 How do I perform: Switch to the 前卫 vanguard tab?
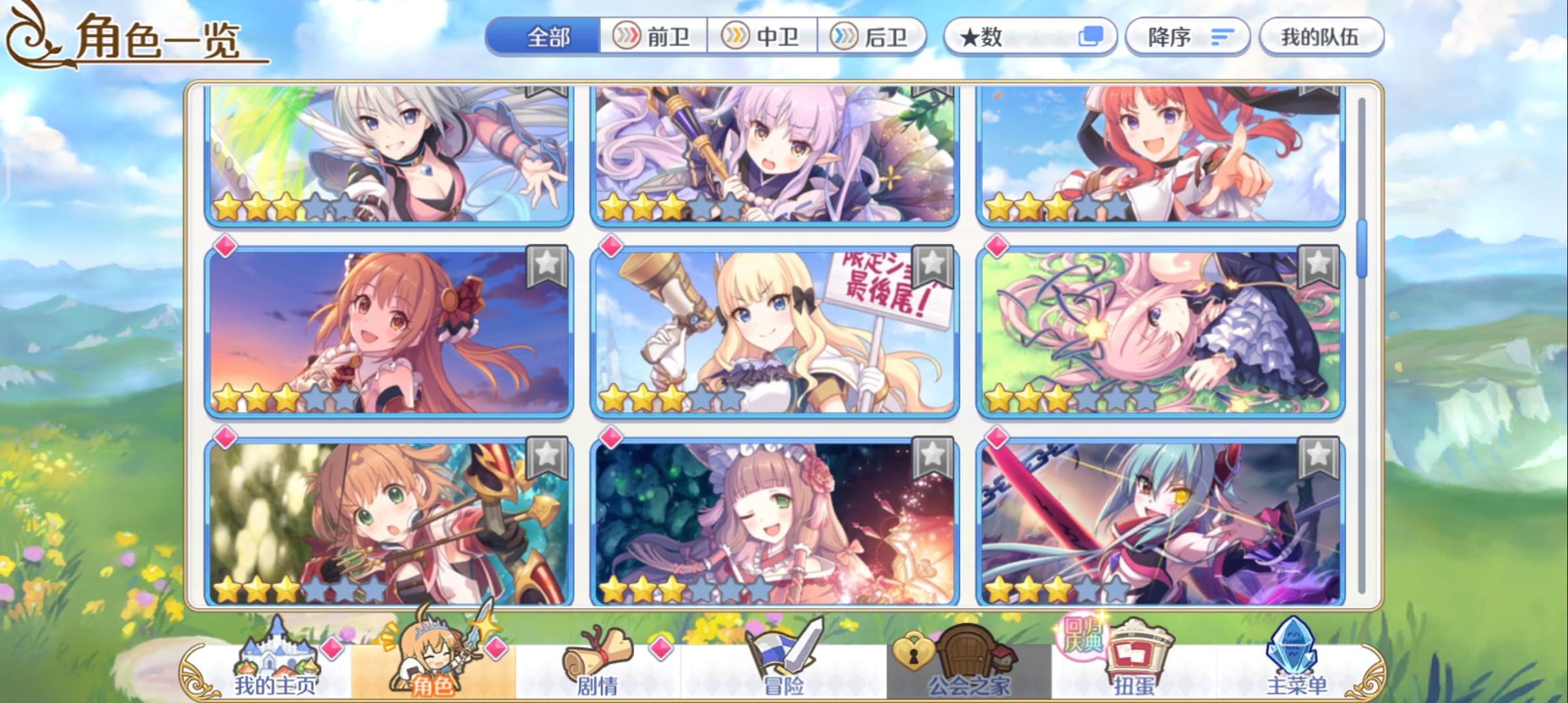[652, 37]
